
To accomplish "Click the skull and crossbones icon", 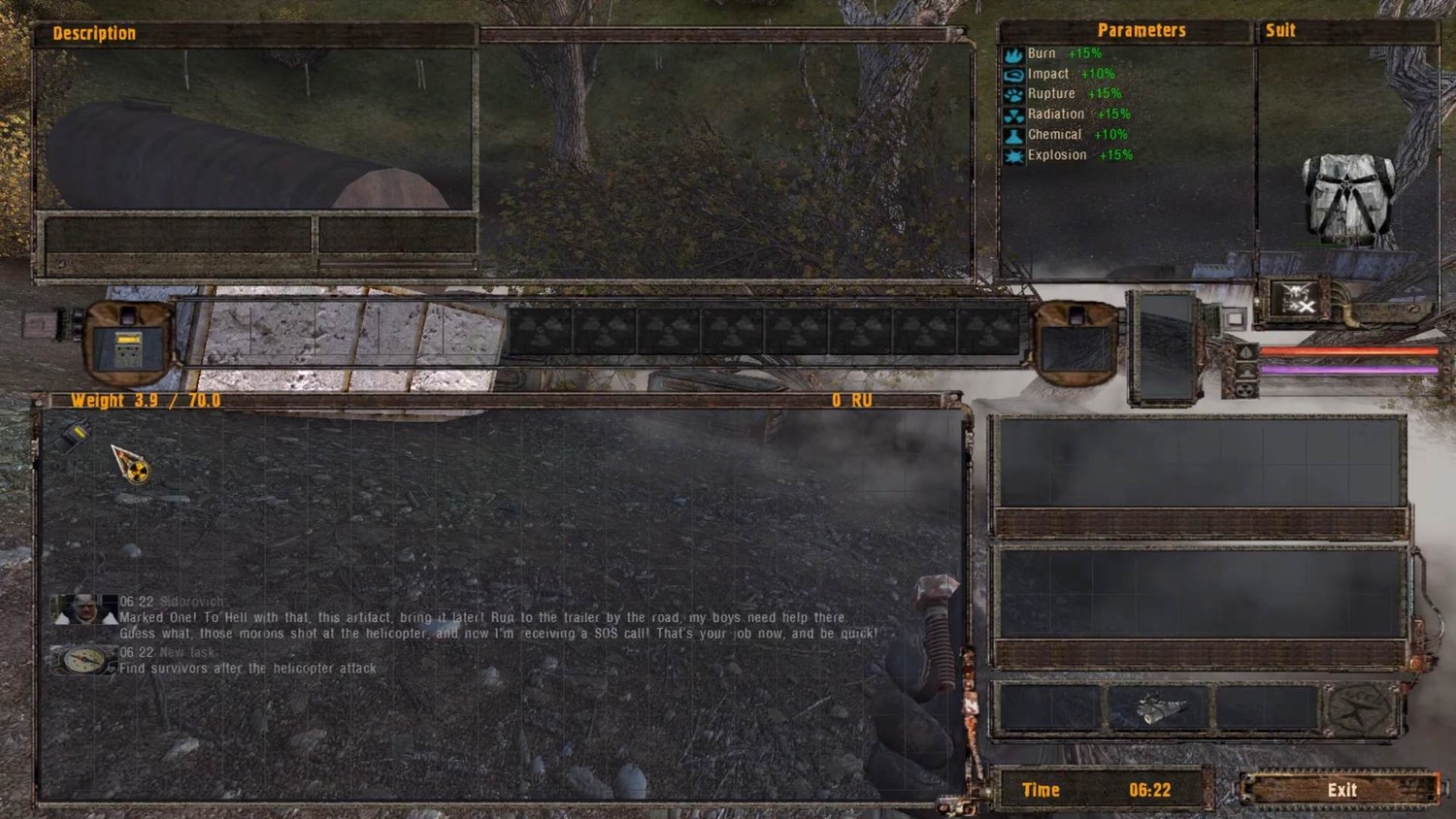I will (1296, 296).
